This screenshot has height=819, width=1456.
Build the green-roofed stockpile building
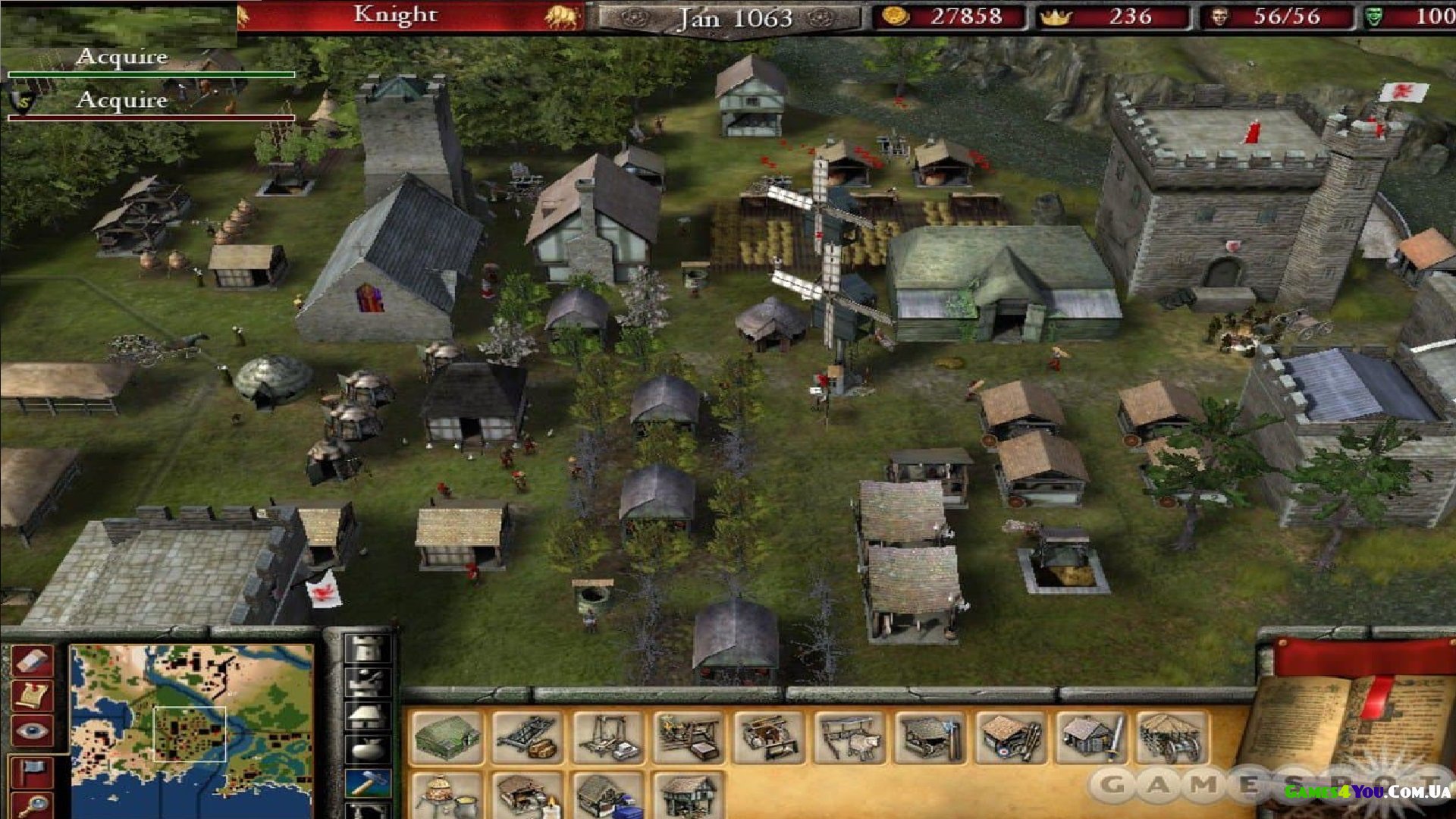(447, 737)
